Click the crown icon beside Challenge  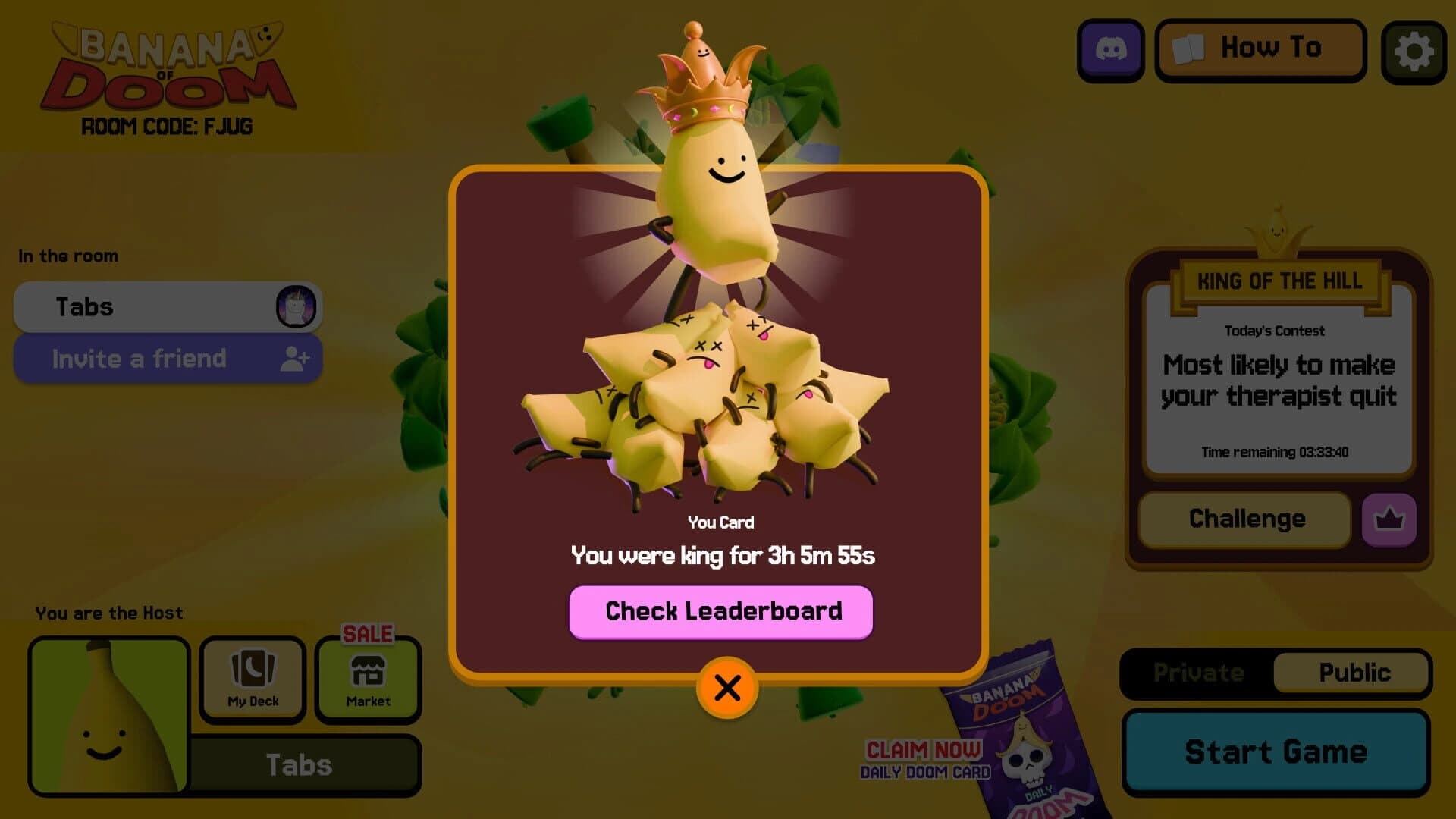(1389, 519)
